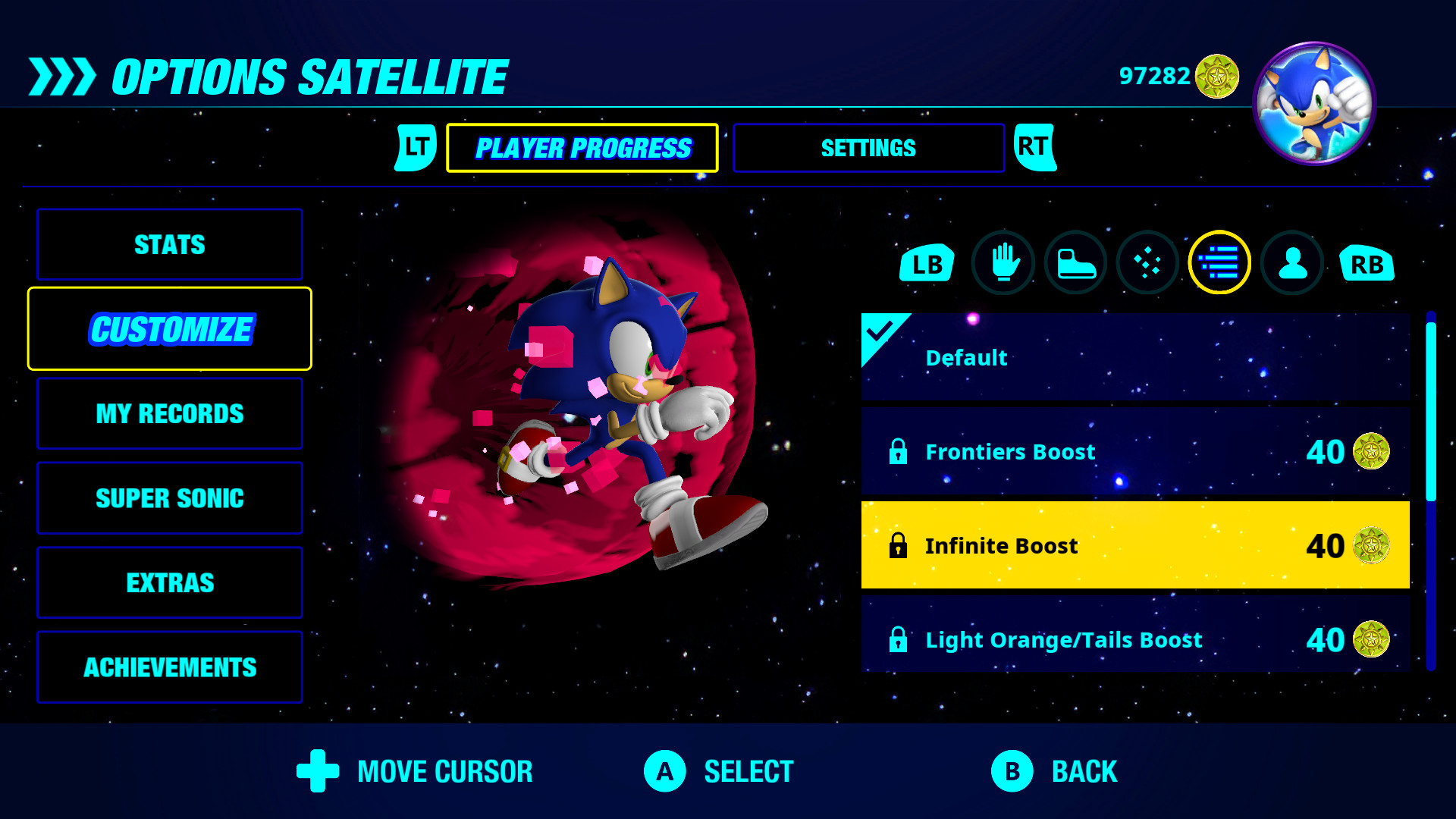Switch to the Player Progress tab
The height and width of the screenshot is (819, 1456).
point(582,147)
